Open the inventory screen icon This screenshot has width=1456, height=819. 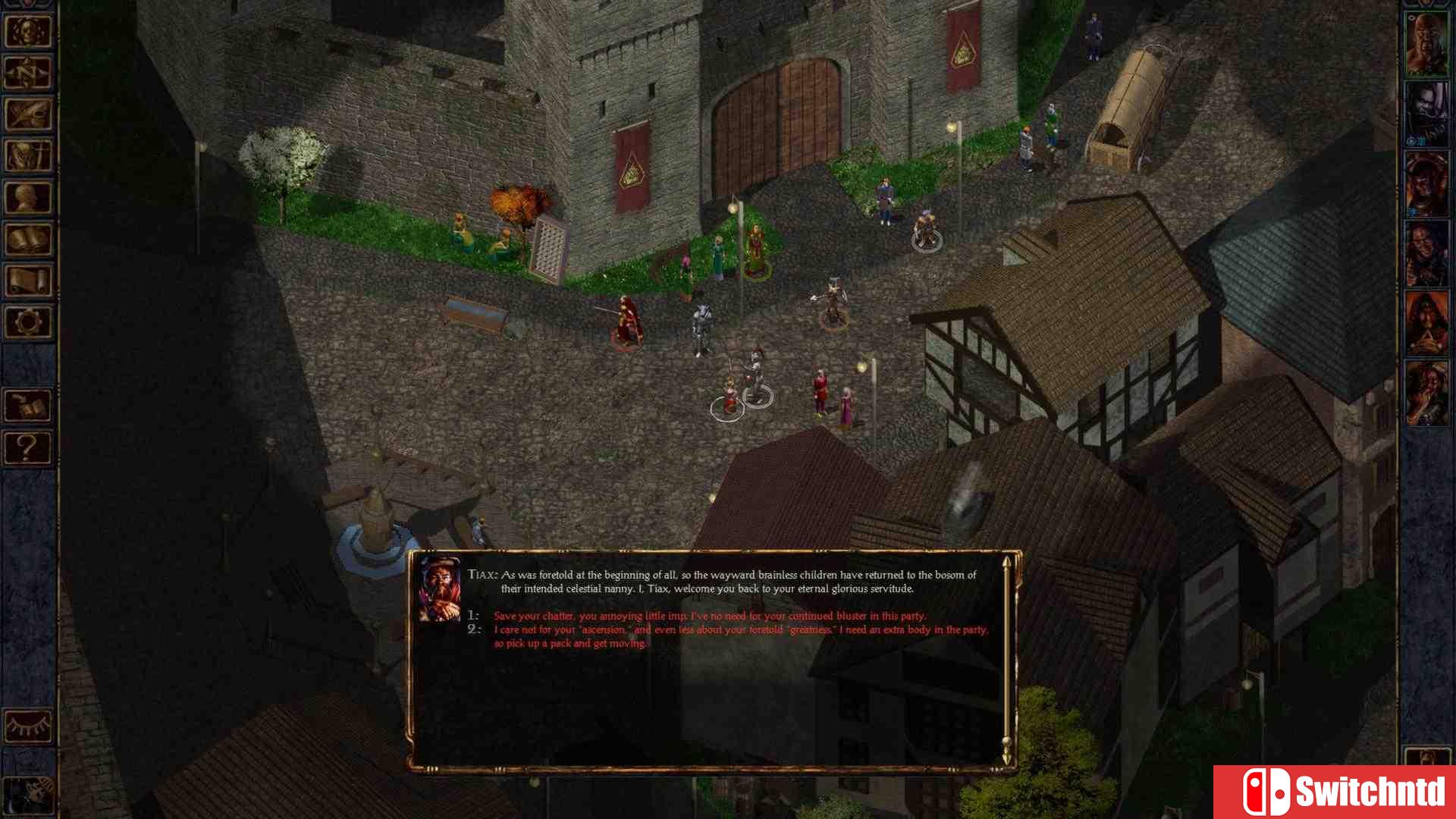pyautogui.click(x=28, y=157)
